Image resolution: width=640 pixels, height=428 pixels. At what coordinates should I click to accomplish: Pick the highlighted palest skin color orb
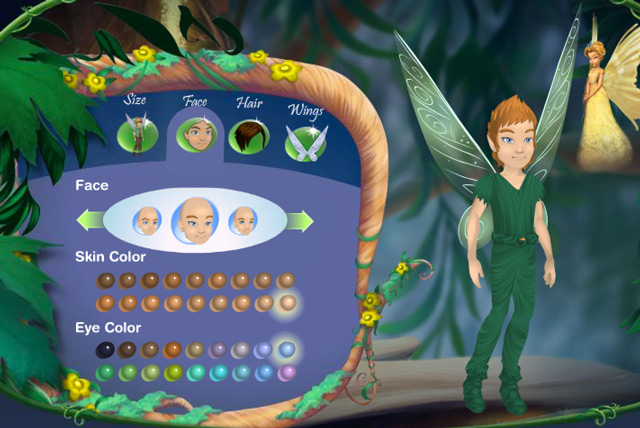(x=287, y=302)
